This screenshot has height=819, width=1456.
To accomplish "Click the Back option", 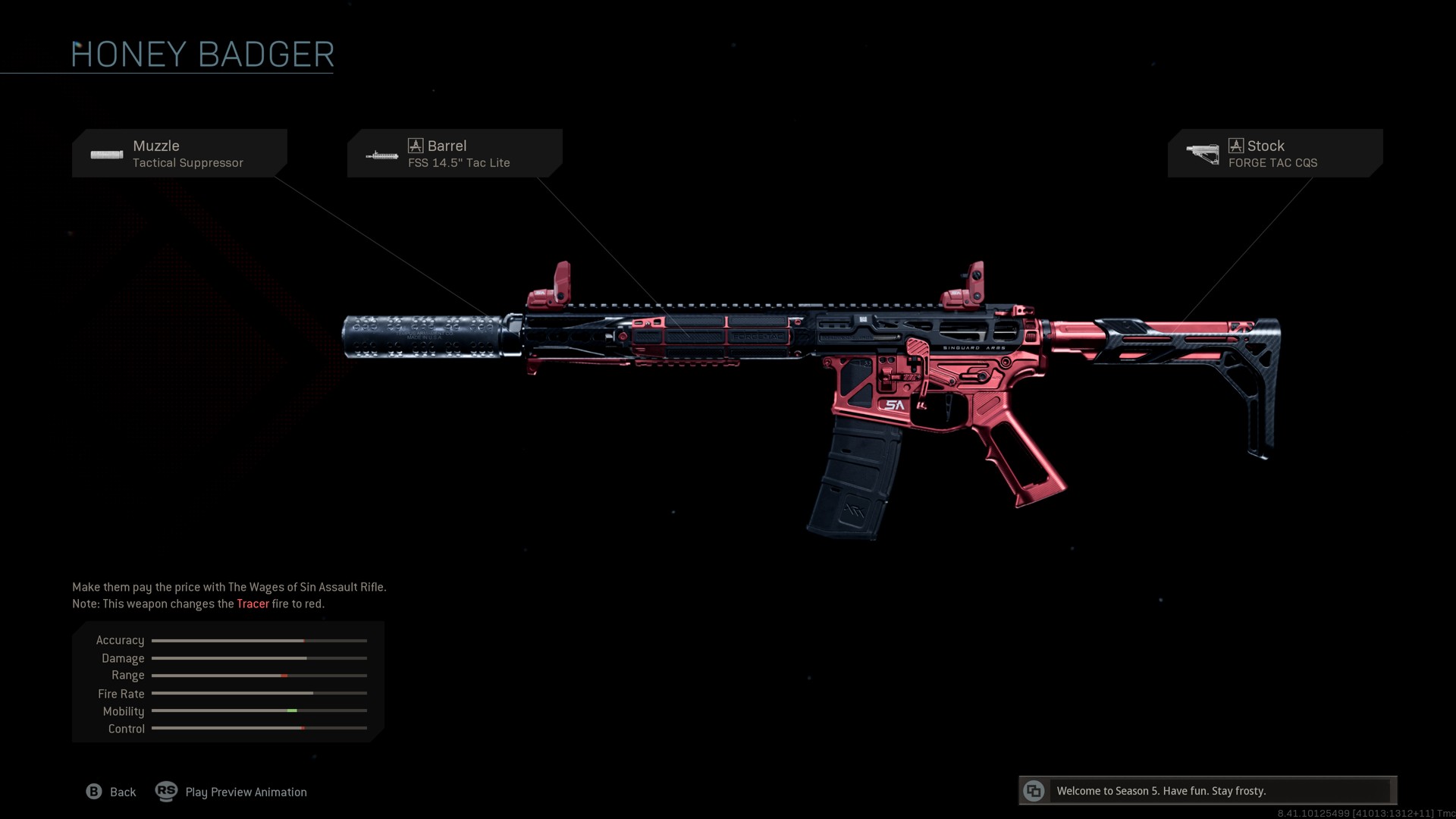I will [111, 792].
